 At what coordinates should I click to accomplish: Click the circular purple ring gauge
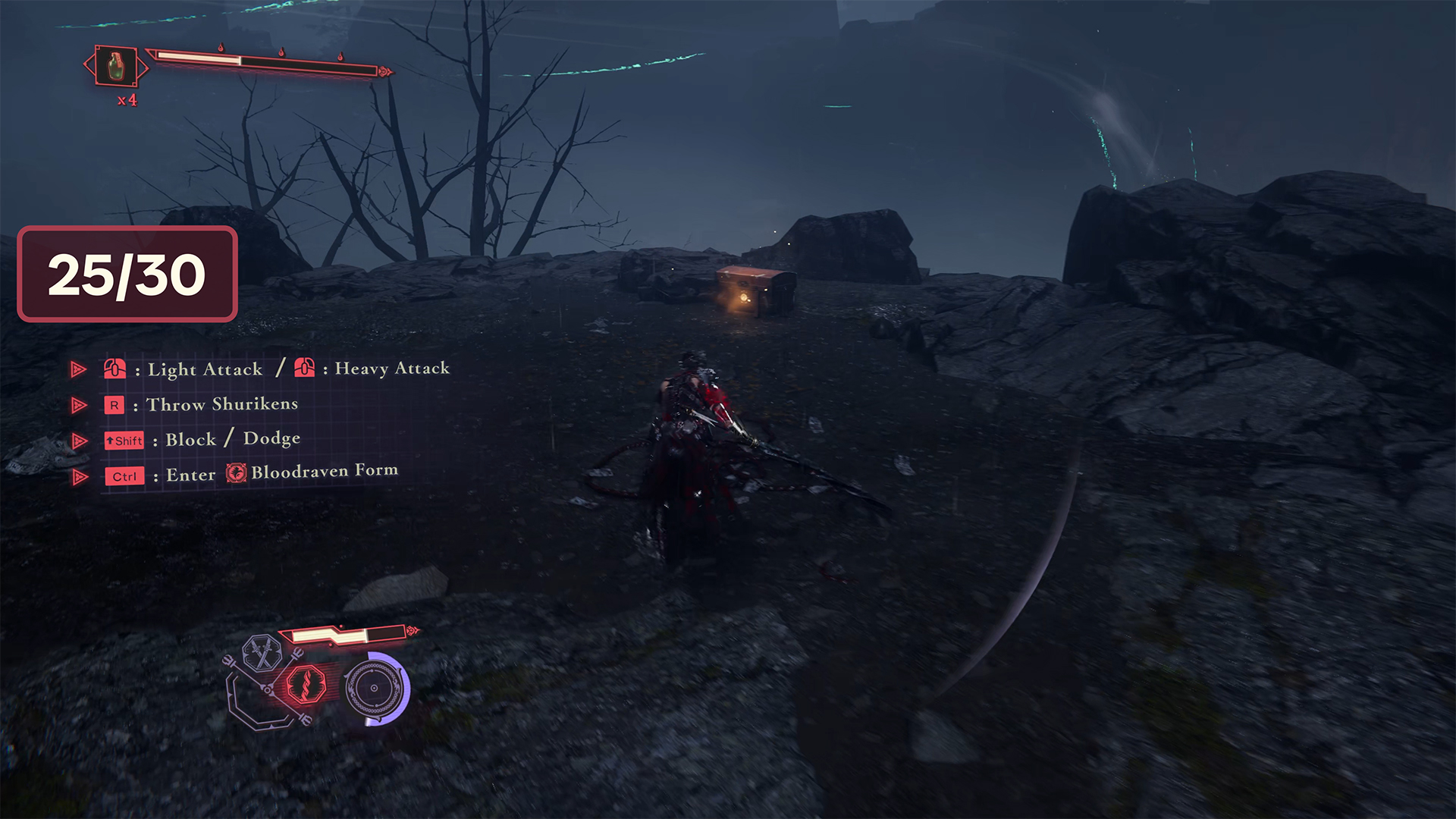(x=375, y=688)
